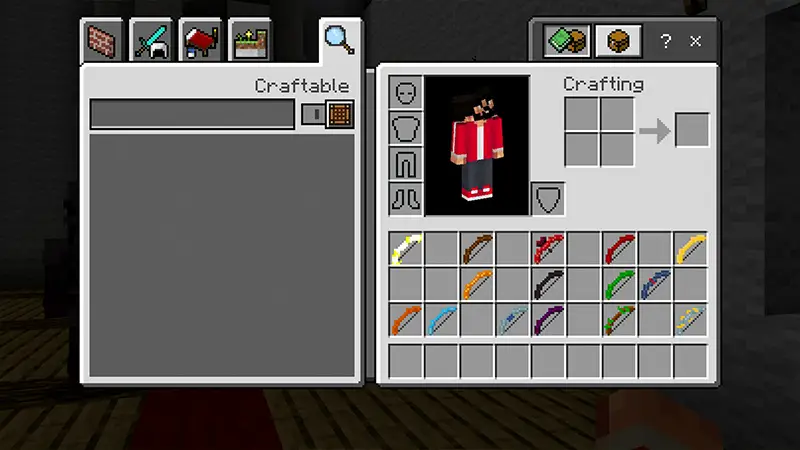This screenshot has height=450, width=800.
Task: Open help with the question mark button
Action: coord(665,41)
